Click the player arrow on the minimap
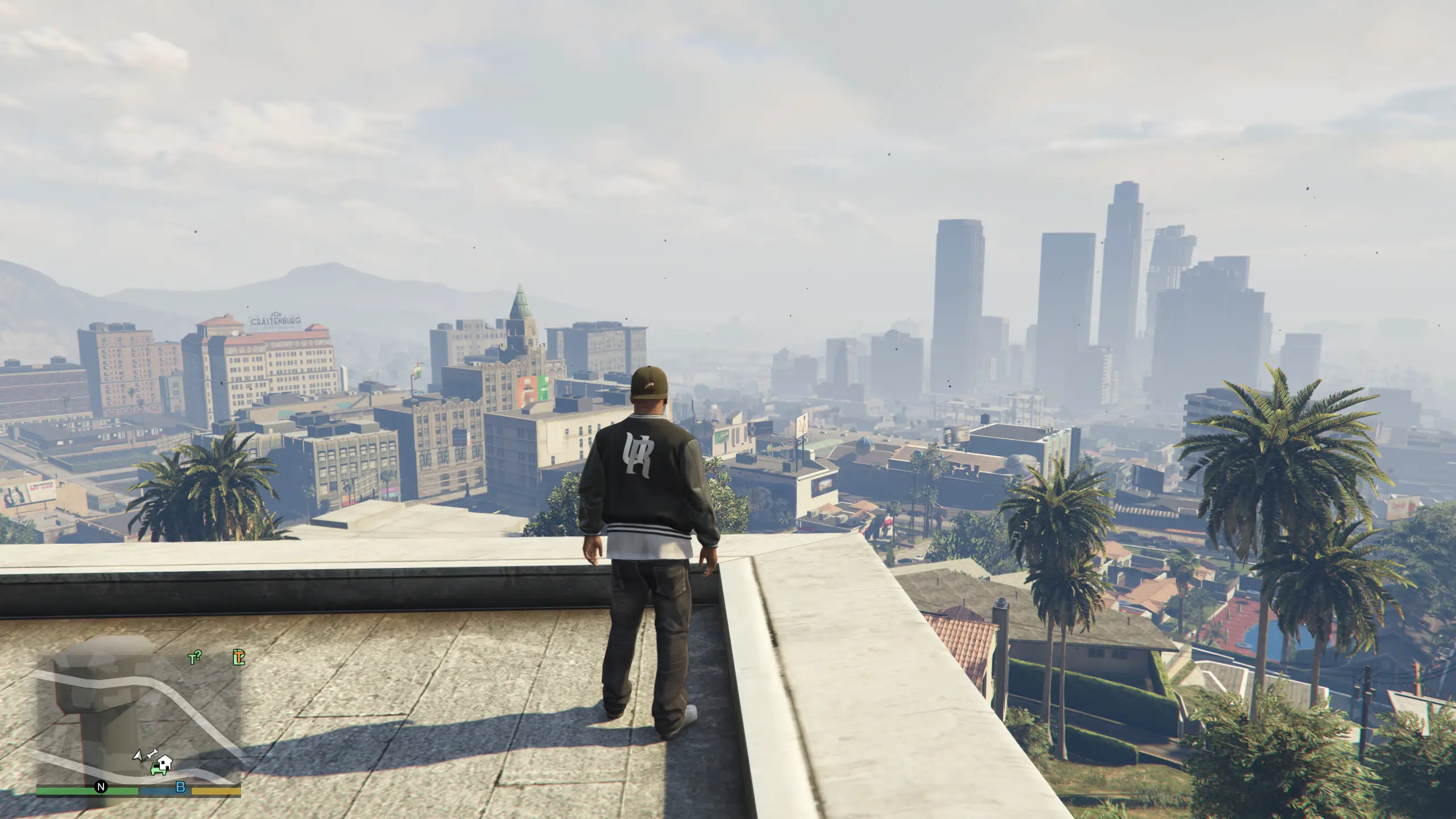 click(x=137, y=755)
